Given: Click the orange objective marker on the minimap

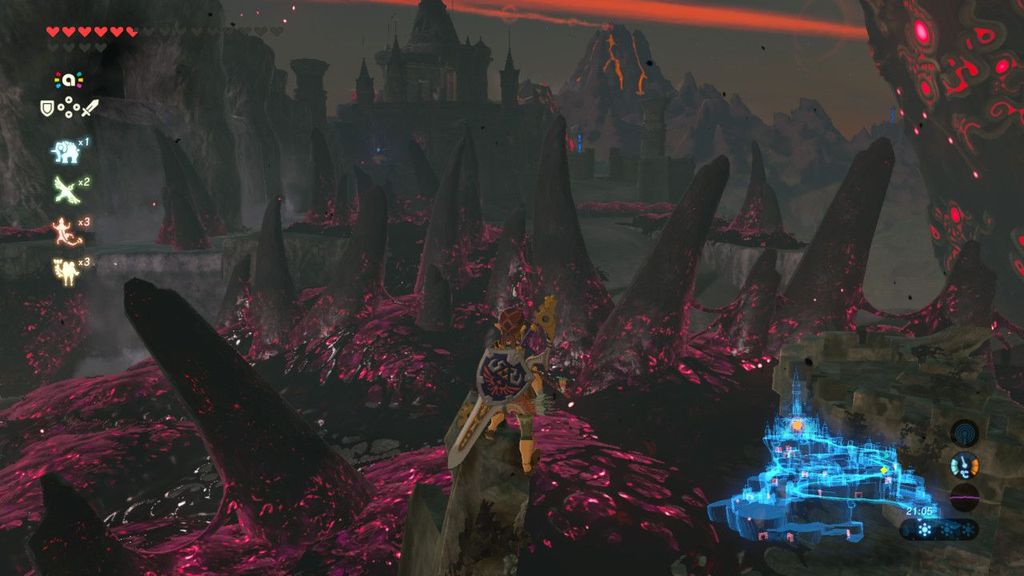Looking at the screenshot, I should click(x=797, y=425).
